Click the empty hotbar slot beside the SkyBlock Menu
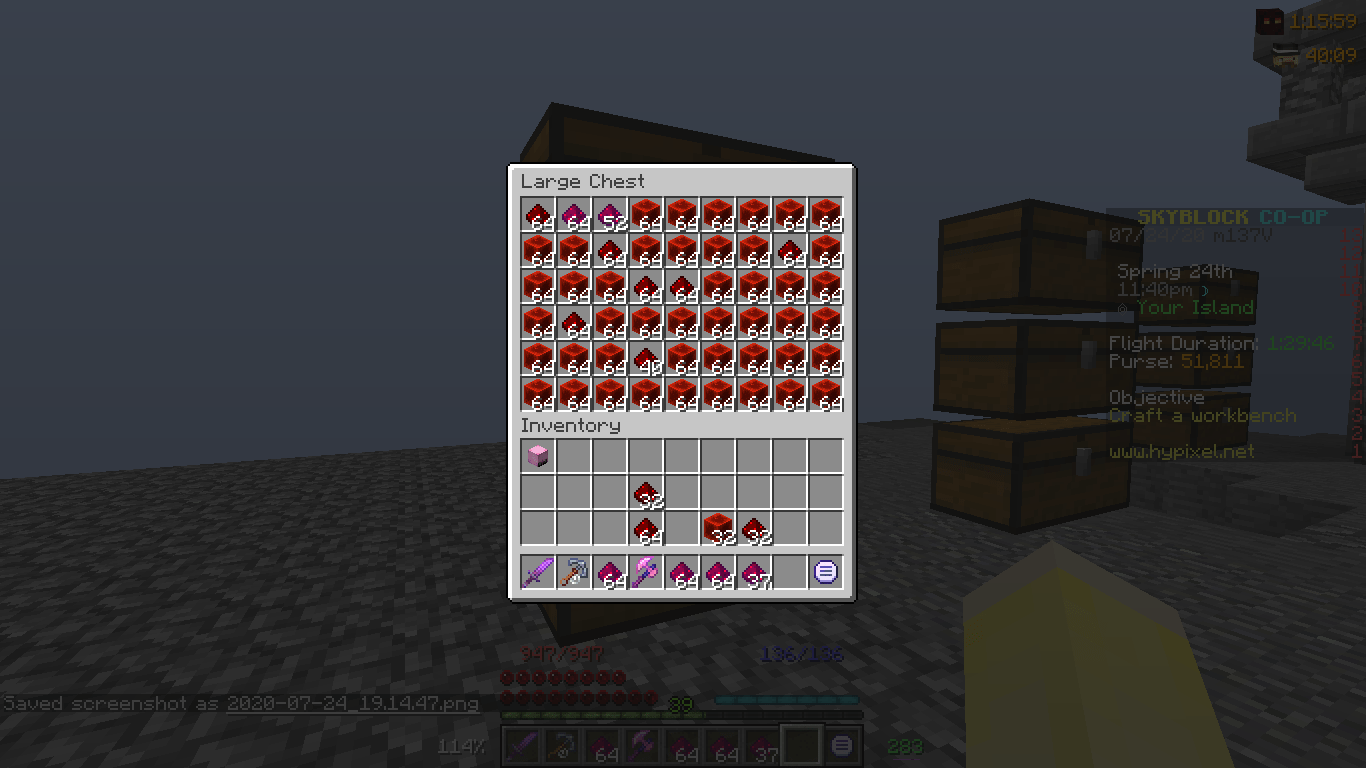 click(789, 572)
